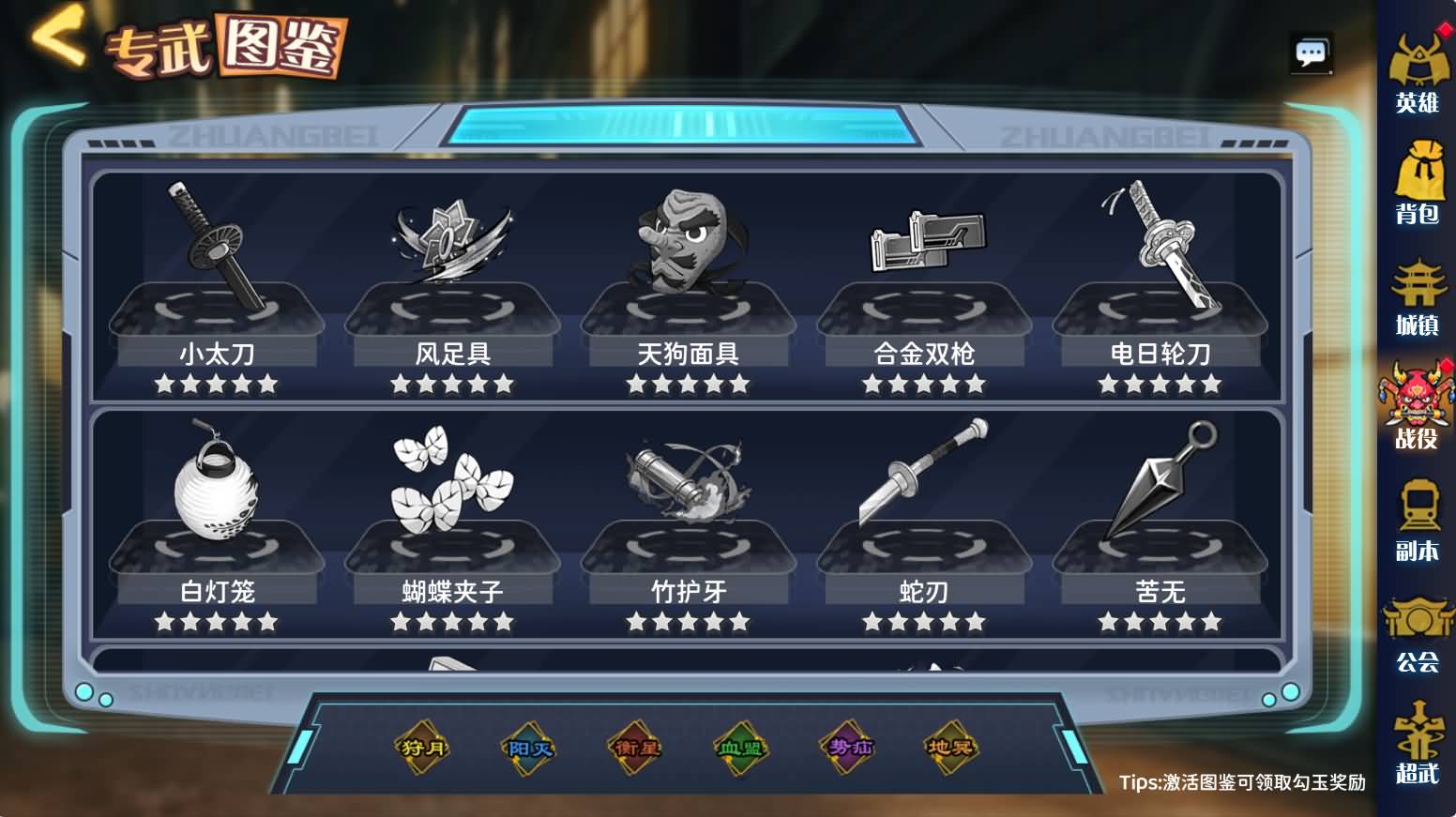Open the chat bubble icon

click(x=1311, y=53)
